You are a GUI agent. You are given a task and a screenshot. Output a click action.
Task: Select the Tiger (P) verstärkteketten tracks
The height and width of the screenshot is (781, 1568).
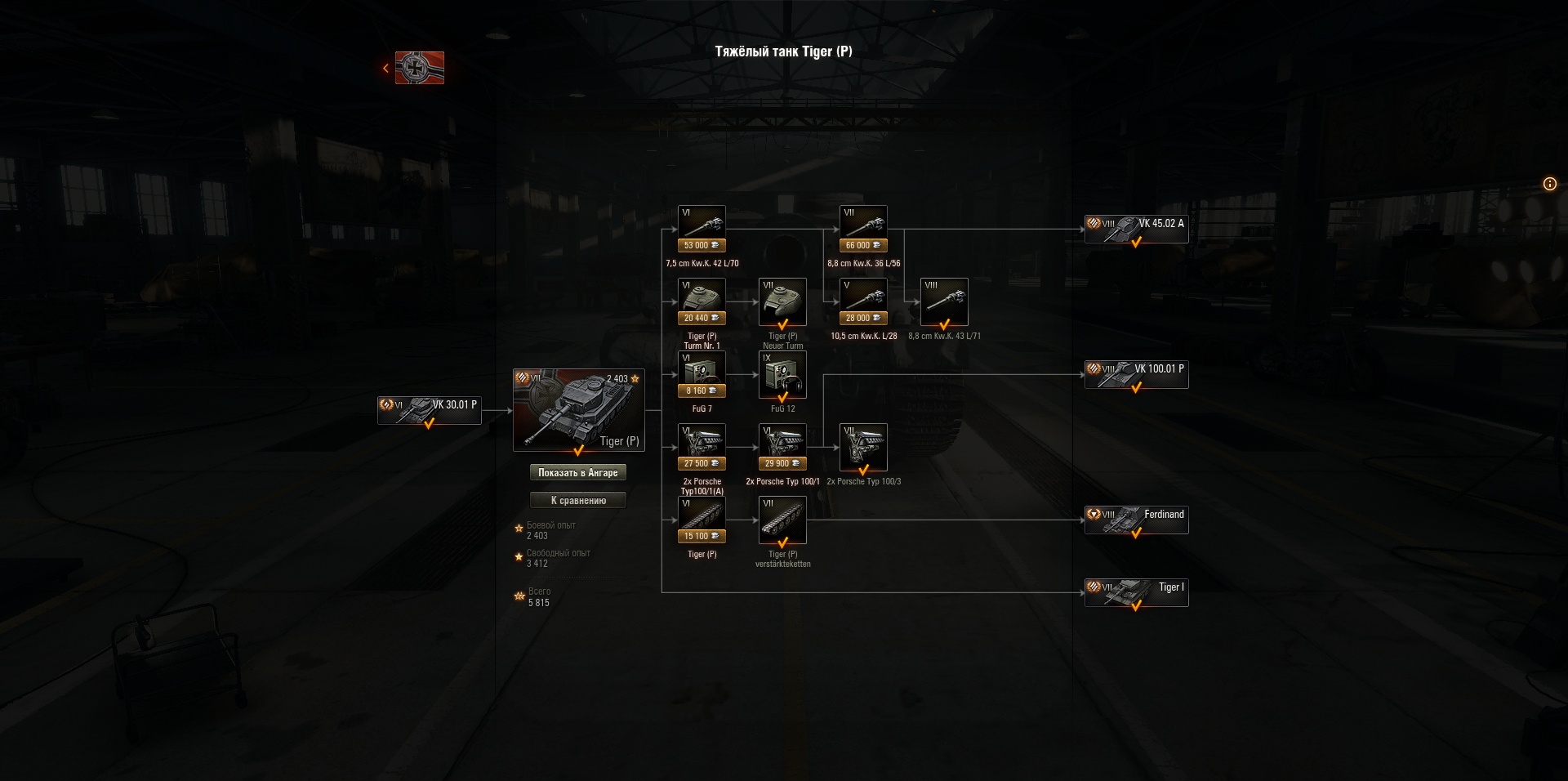[x=782, y=520]
